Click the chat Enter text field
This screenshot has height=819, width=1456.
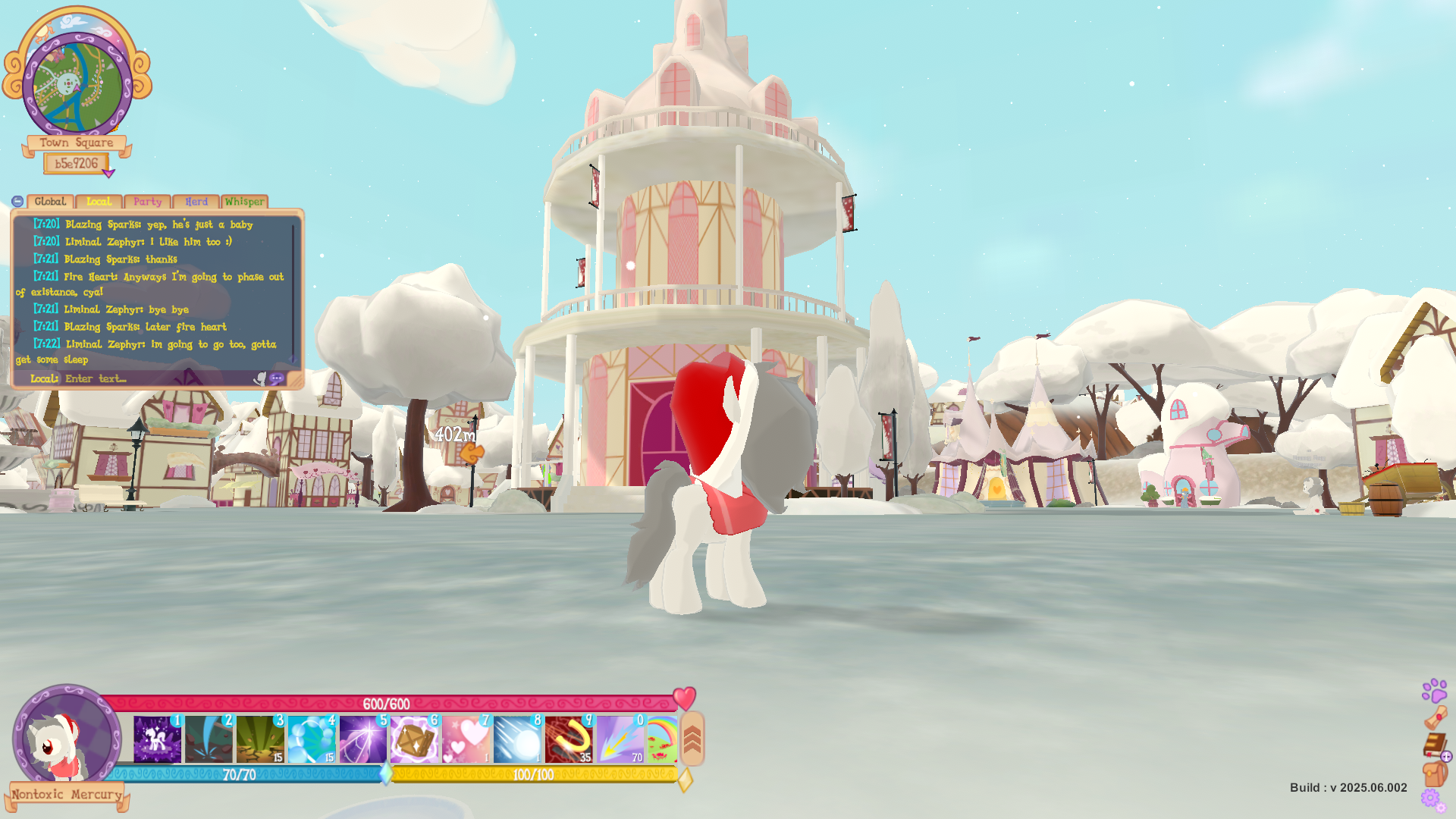coord(152,378)
